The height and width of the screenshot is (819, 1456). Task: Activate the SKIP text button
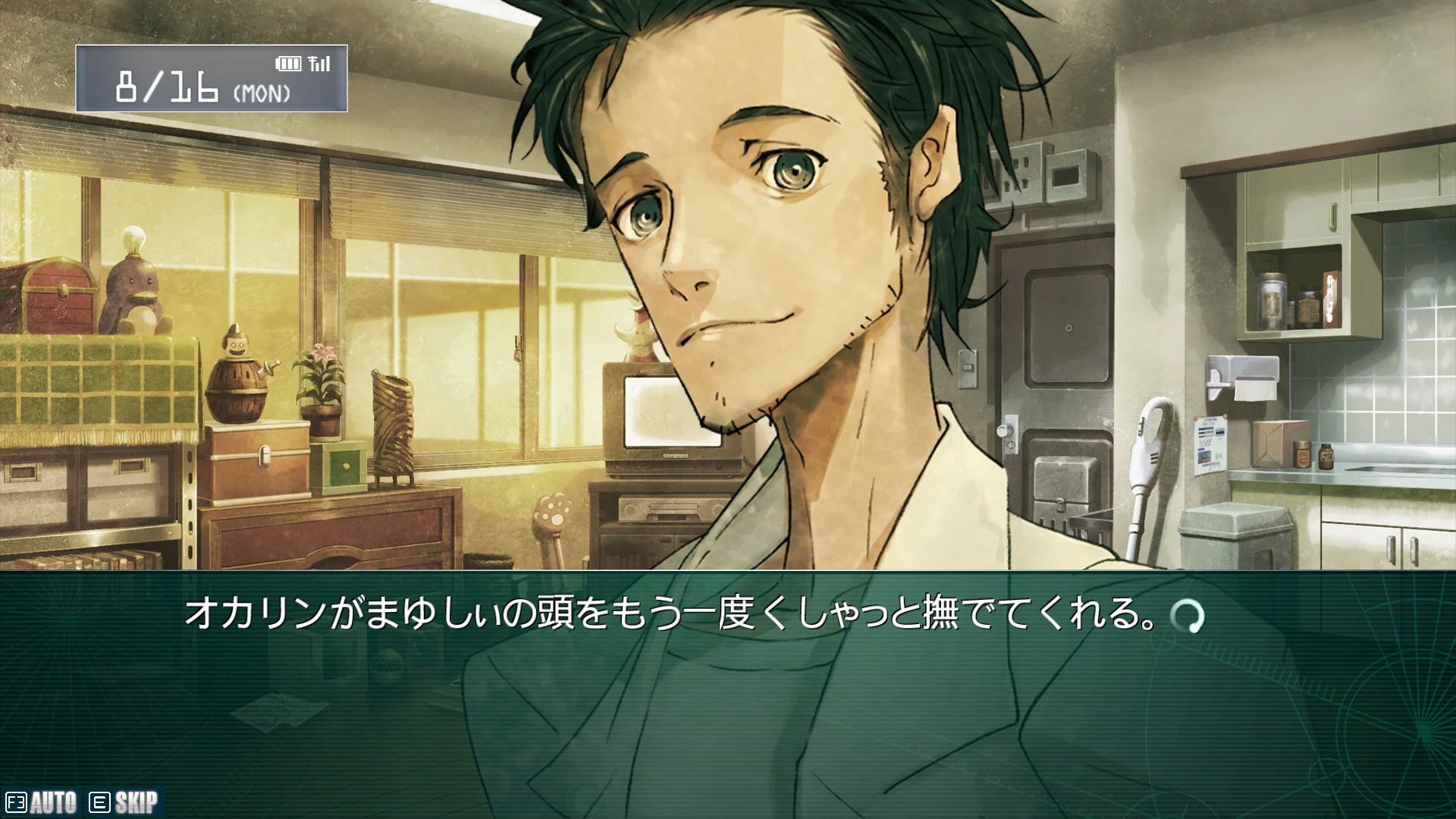[x=124, y=802]
